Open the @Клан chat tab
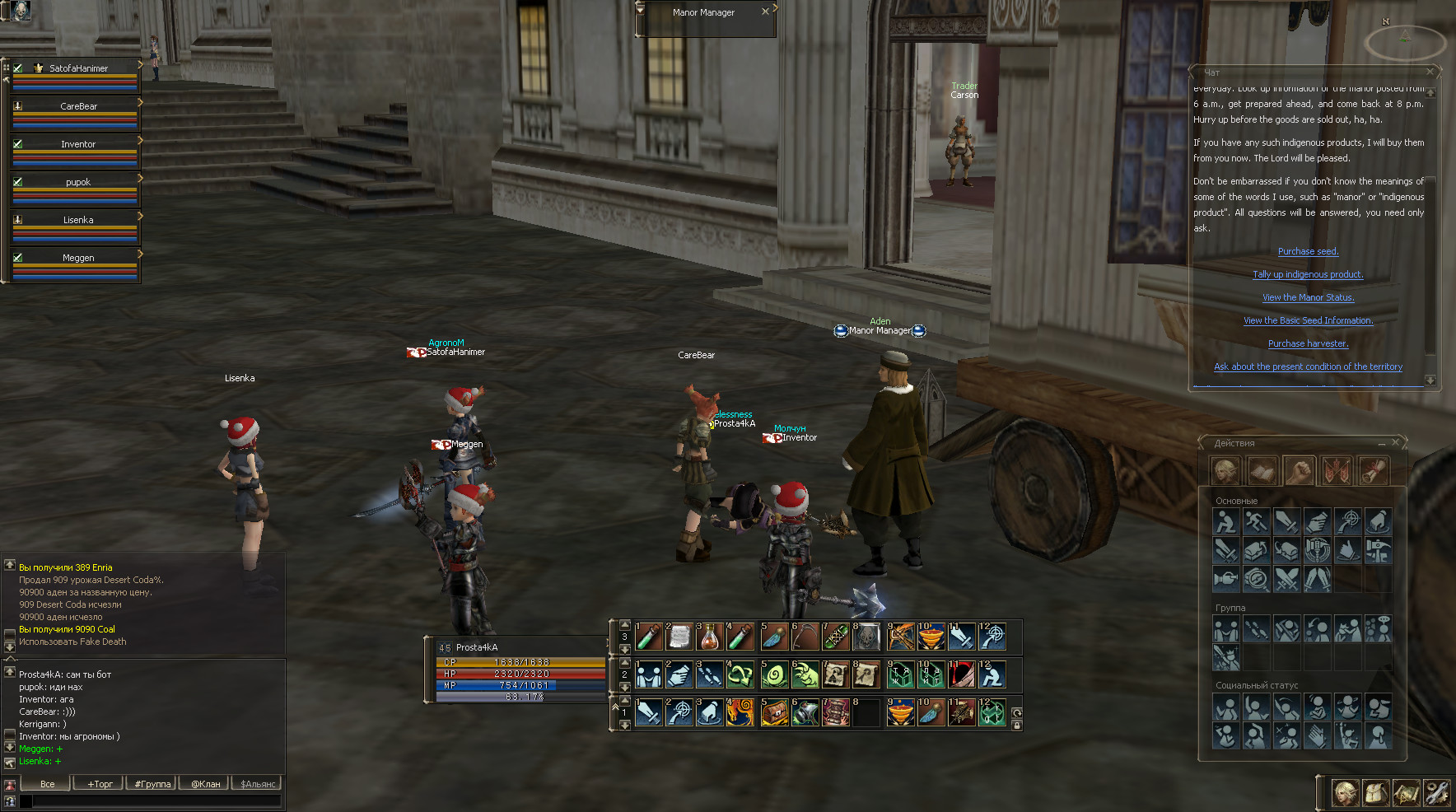 206,784
